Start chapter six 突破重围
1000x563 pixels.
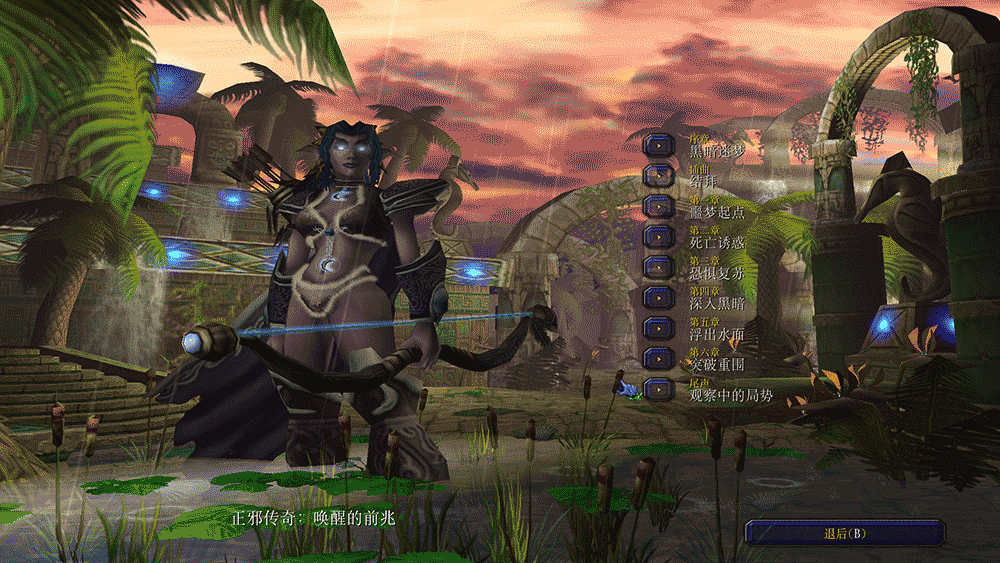coord(659,358)
